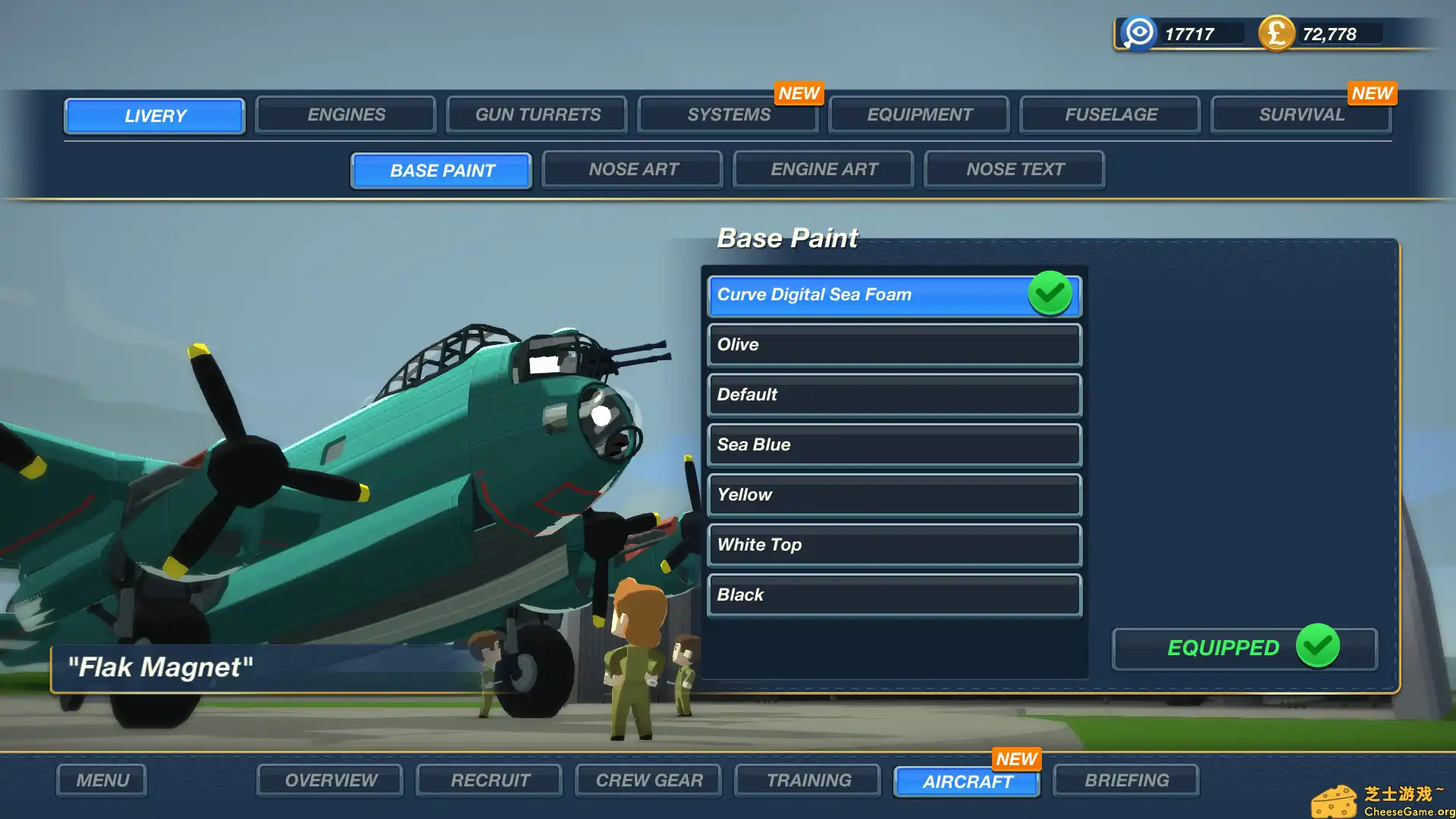Select the Sea Blue paint swatch
The width and height of the screenshot is (1456, 819).
point(894,444)
